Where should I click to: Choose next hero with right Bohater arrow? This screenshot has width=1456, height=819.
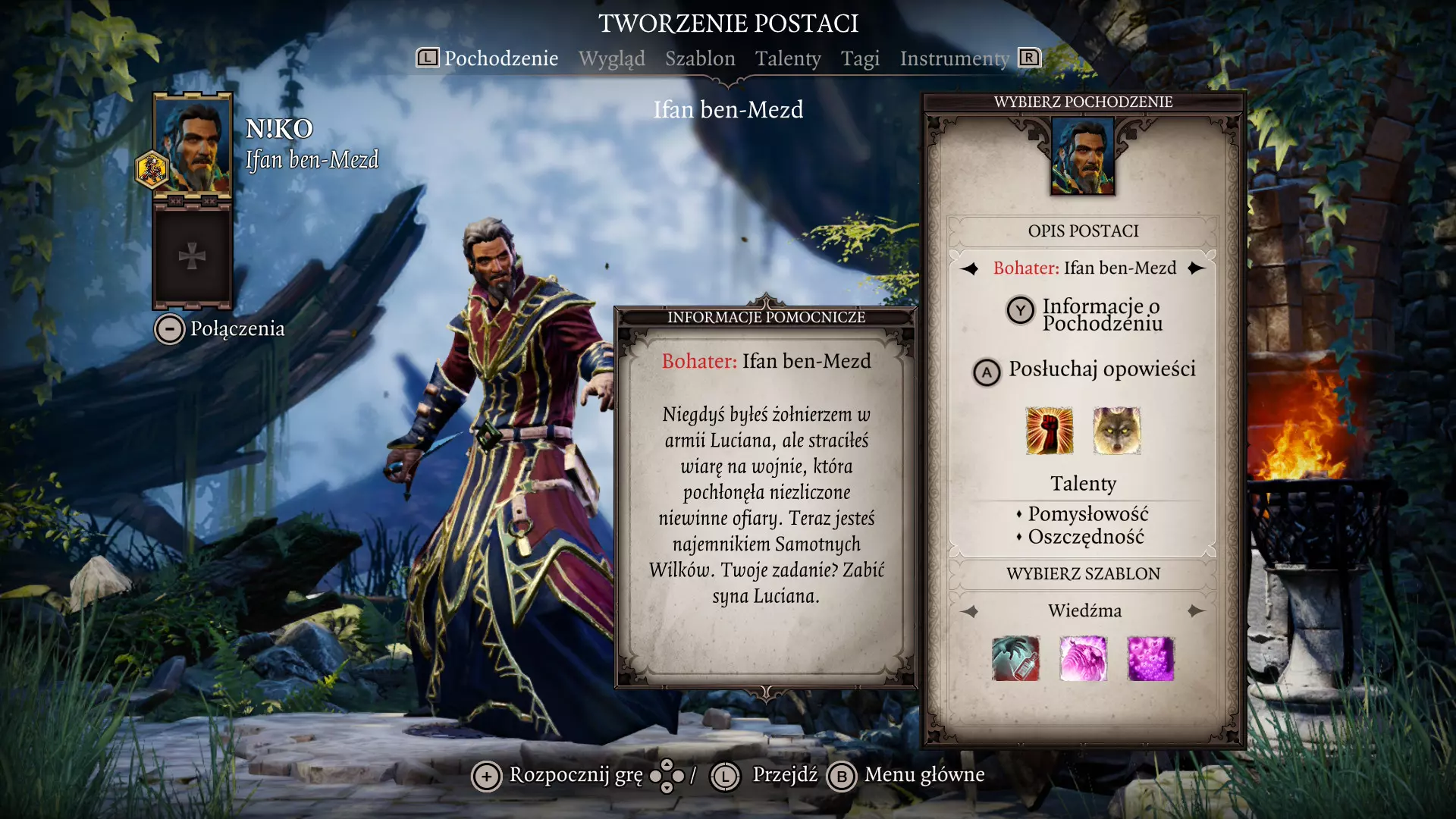1197,268
